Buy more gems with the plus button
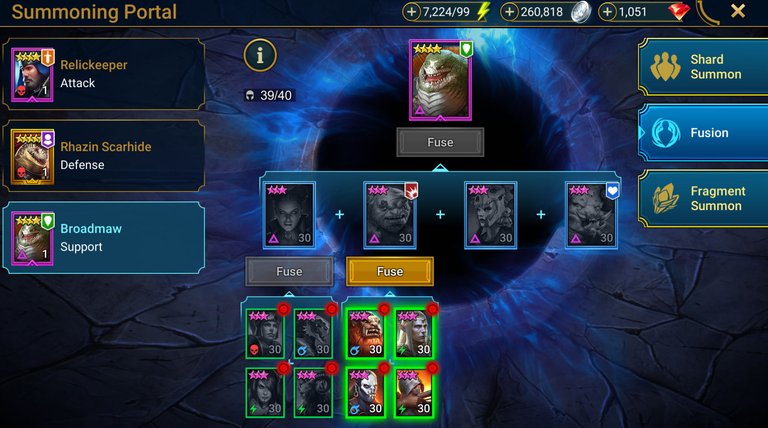768x428 pixels. (608, 12)
